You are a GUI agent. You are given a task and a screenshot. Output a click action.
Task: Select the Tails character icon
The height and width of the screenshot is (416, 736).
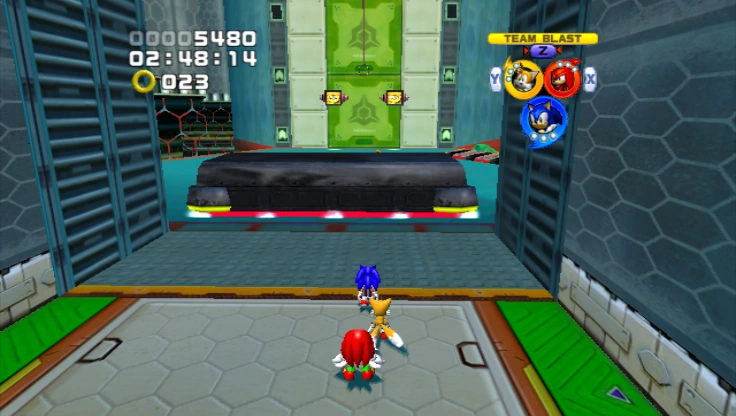522,79
